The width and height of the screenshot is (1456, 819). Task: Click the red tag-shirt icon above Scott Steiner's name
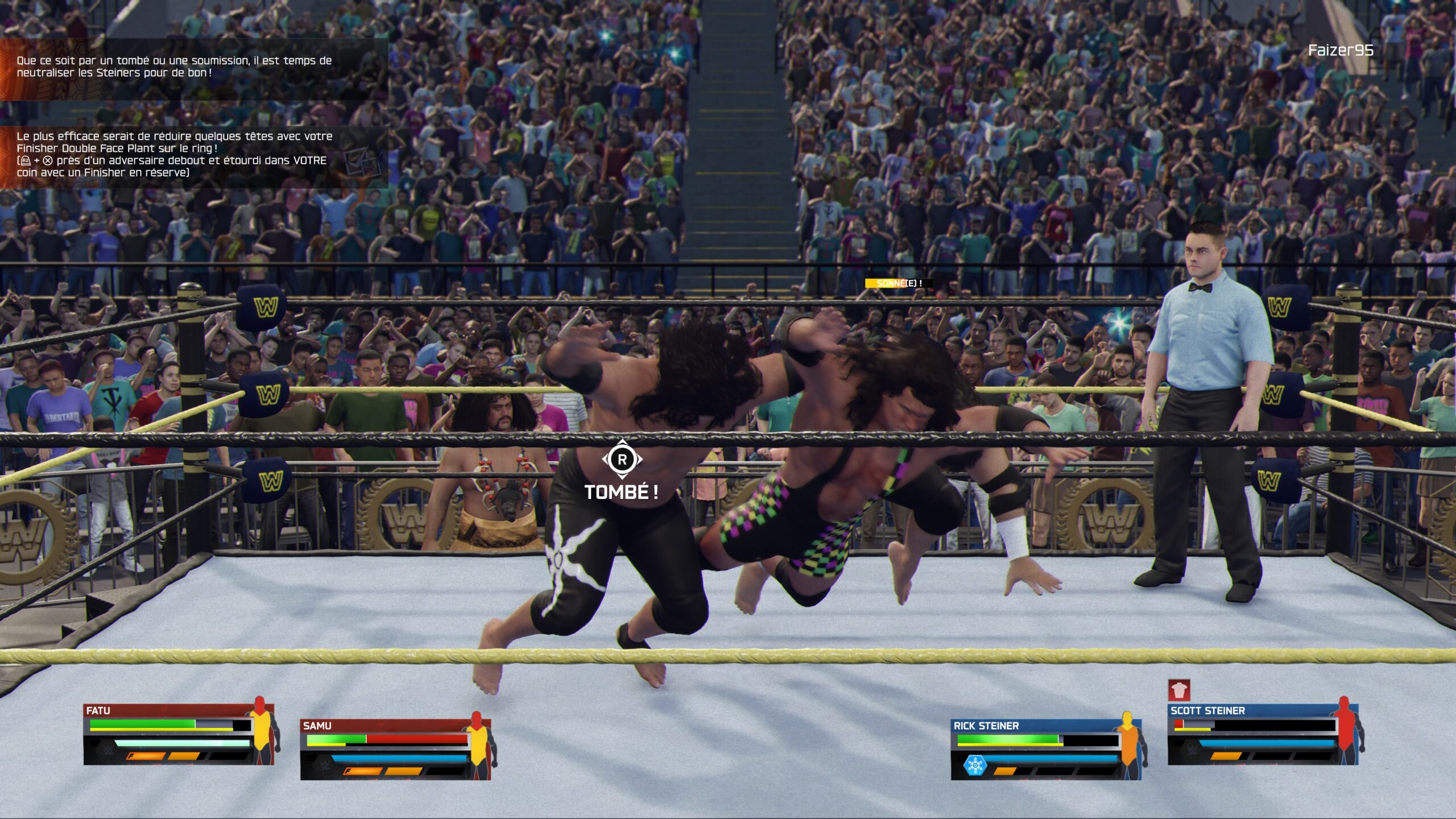click(1179, 689)
